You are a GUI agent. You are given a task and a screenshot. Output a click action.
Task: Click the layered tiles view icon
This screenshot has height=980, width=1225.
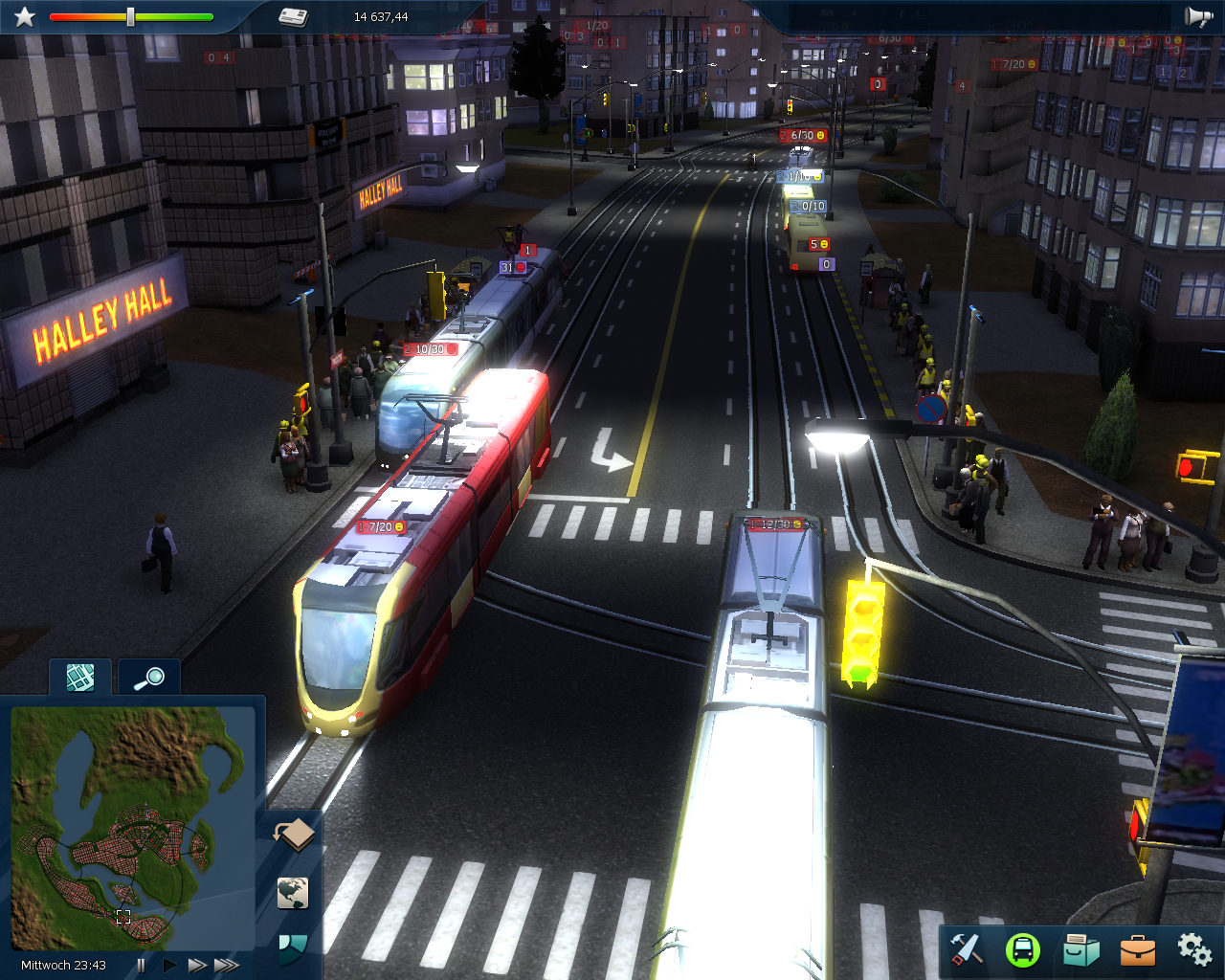pyautogui.click(x=294, y=835)
